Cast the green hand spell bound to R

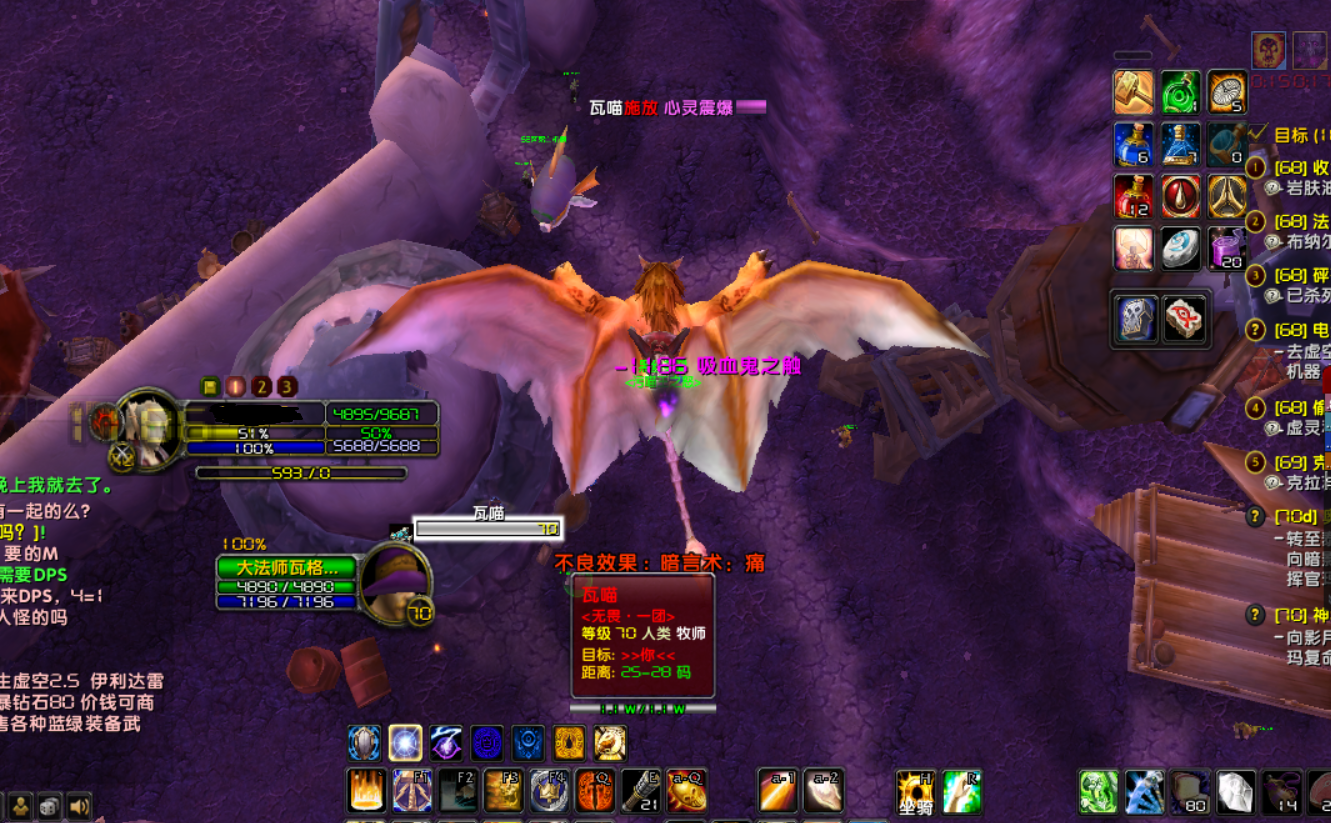coord(961,791)
